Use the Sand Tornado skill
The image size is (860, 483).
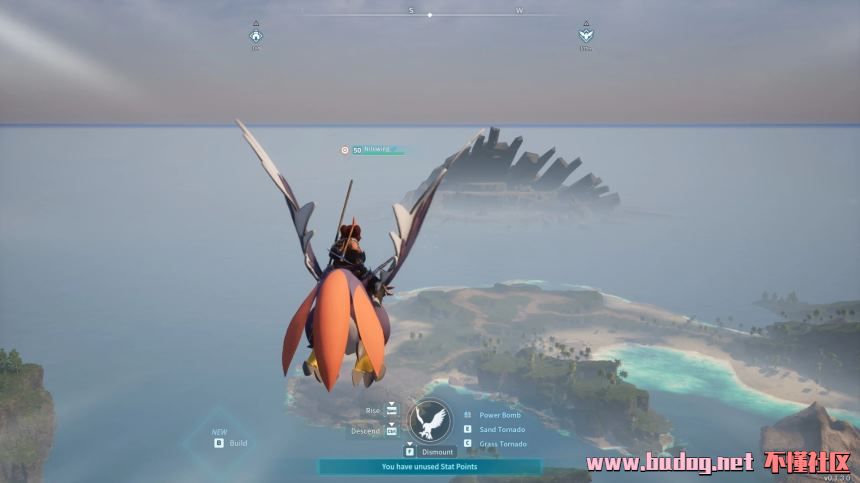pos(501,429)
